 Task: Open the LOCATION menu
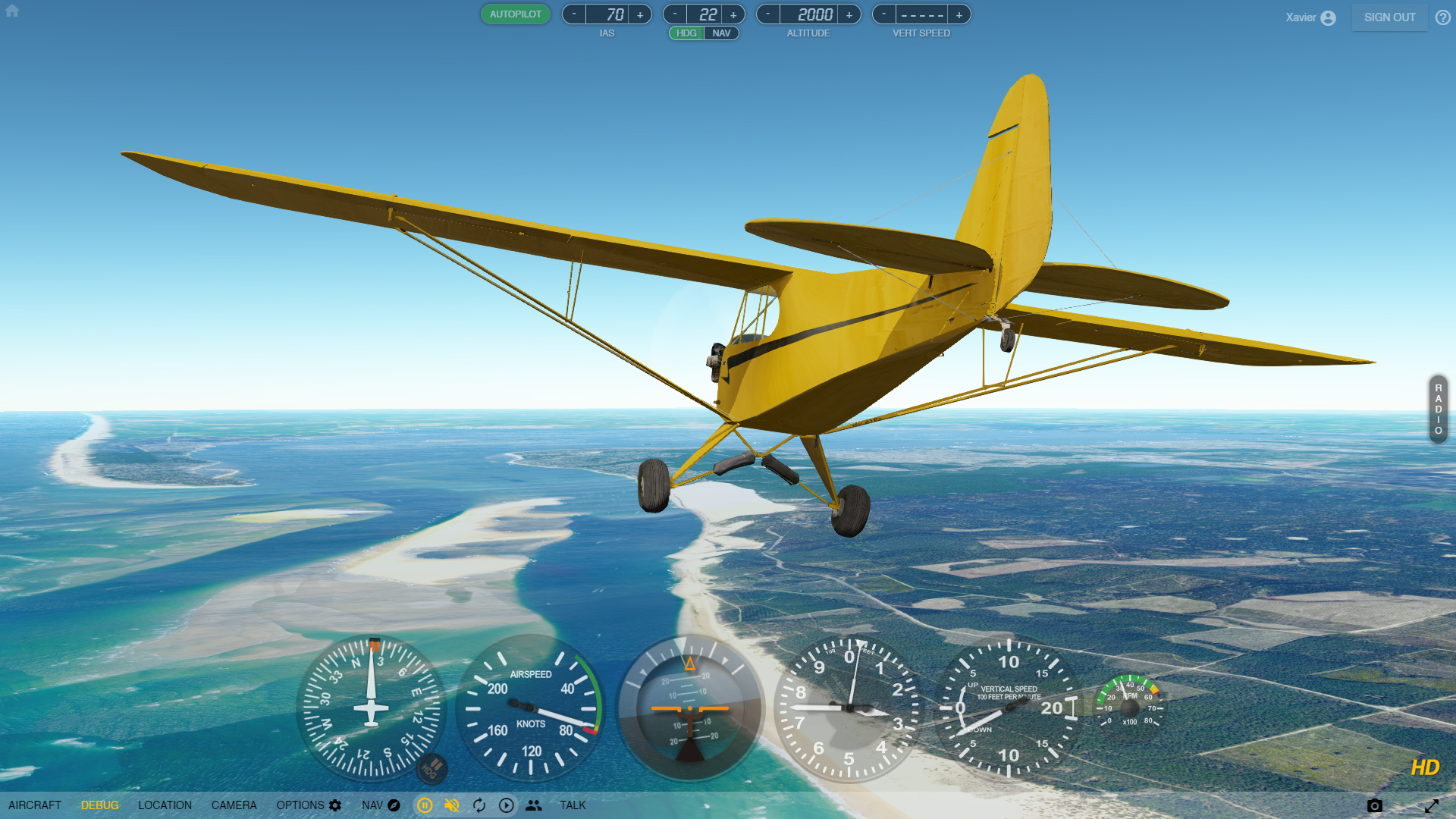click(x=165, y=805)
